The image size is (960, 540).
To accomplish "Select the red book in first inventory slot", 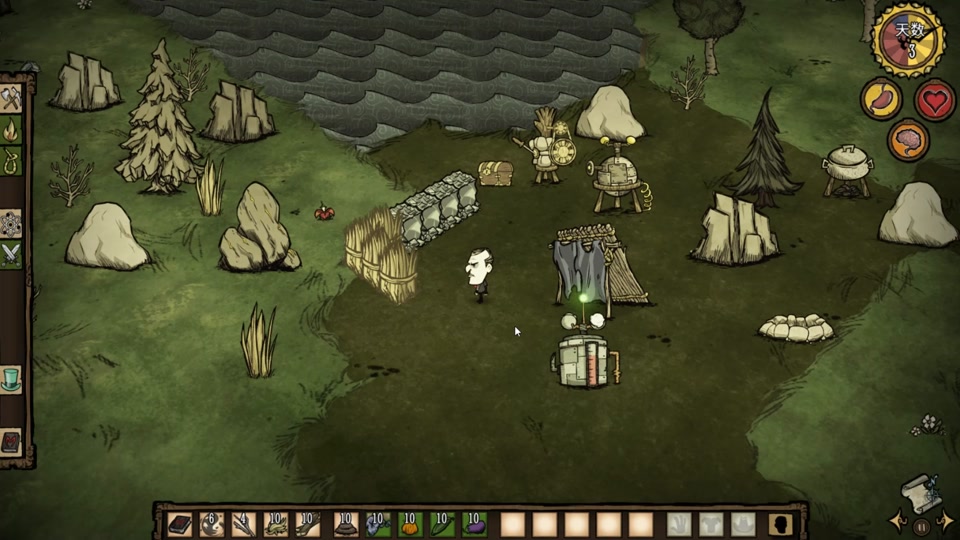I will click(x=180, y=524).
